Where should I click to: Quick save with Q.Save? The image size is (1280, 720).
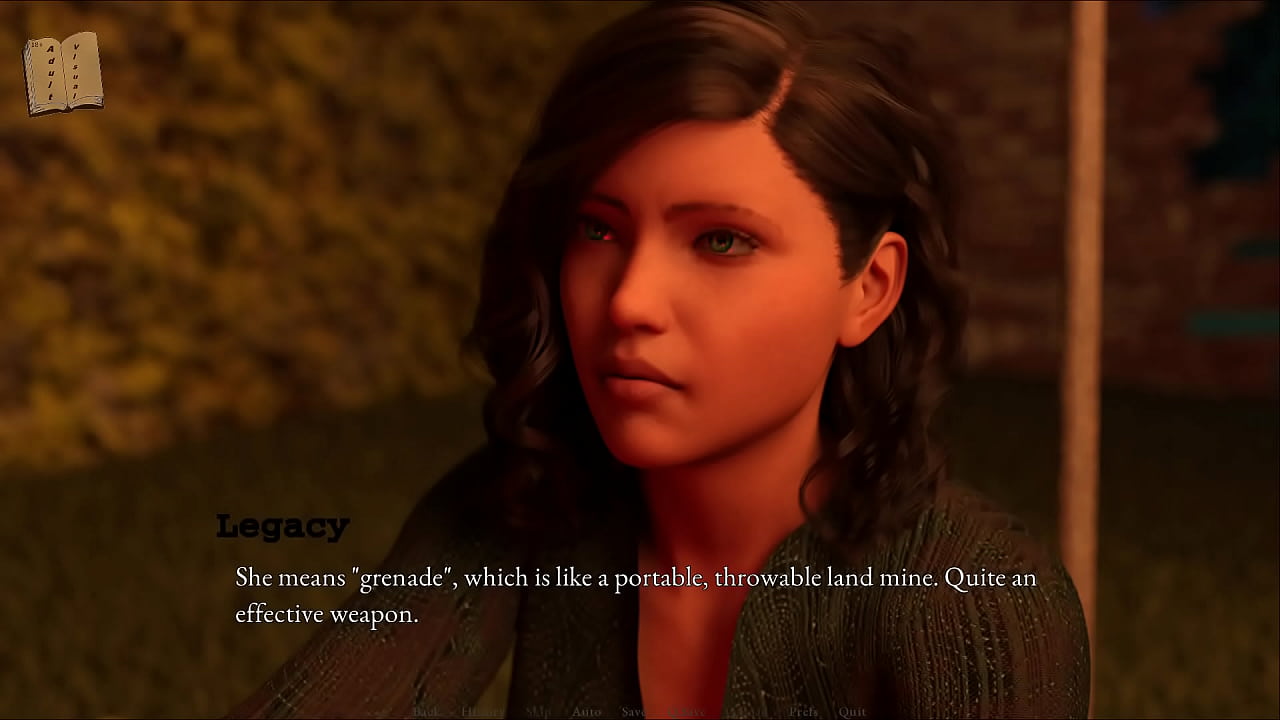[x=686, y=712]
